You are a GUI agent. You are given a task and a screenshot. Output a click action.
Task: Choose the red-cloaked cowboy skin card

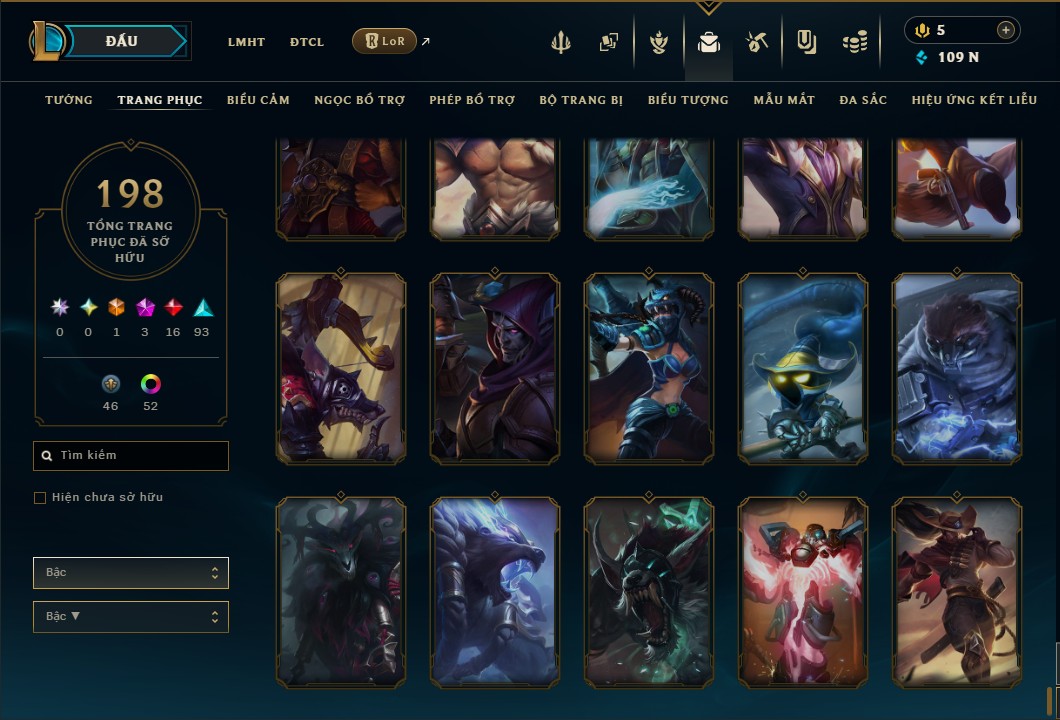957,593
